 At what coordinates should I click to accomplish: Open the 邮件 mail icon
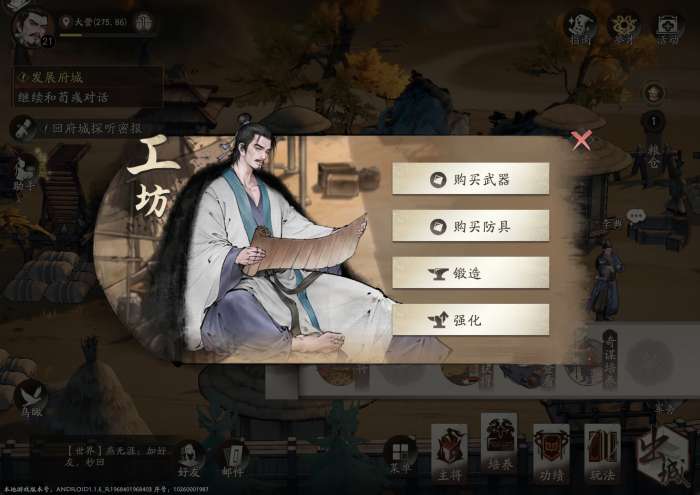[x=234, y=458]
